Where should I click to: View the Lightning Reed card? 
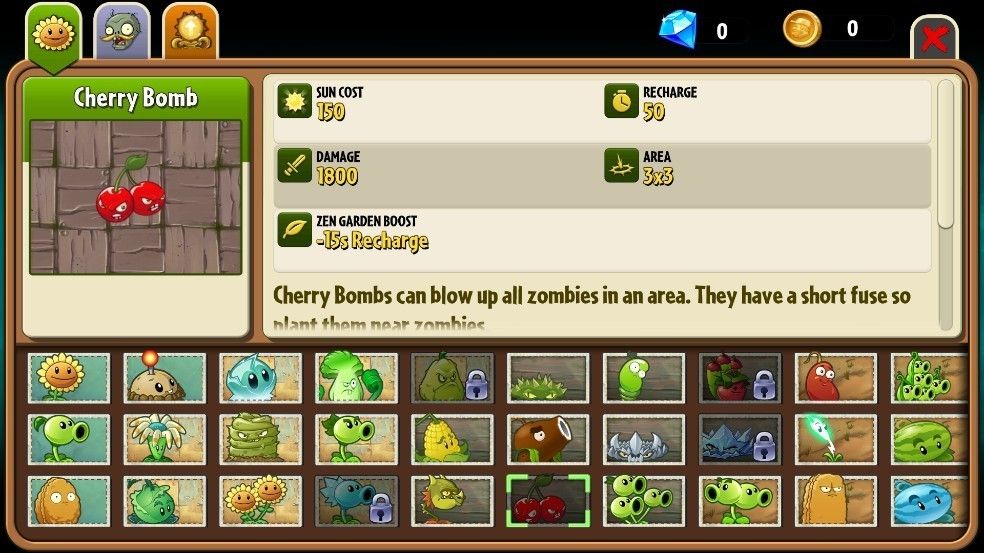pos(836,440)
